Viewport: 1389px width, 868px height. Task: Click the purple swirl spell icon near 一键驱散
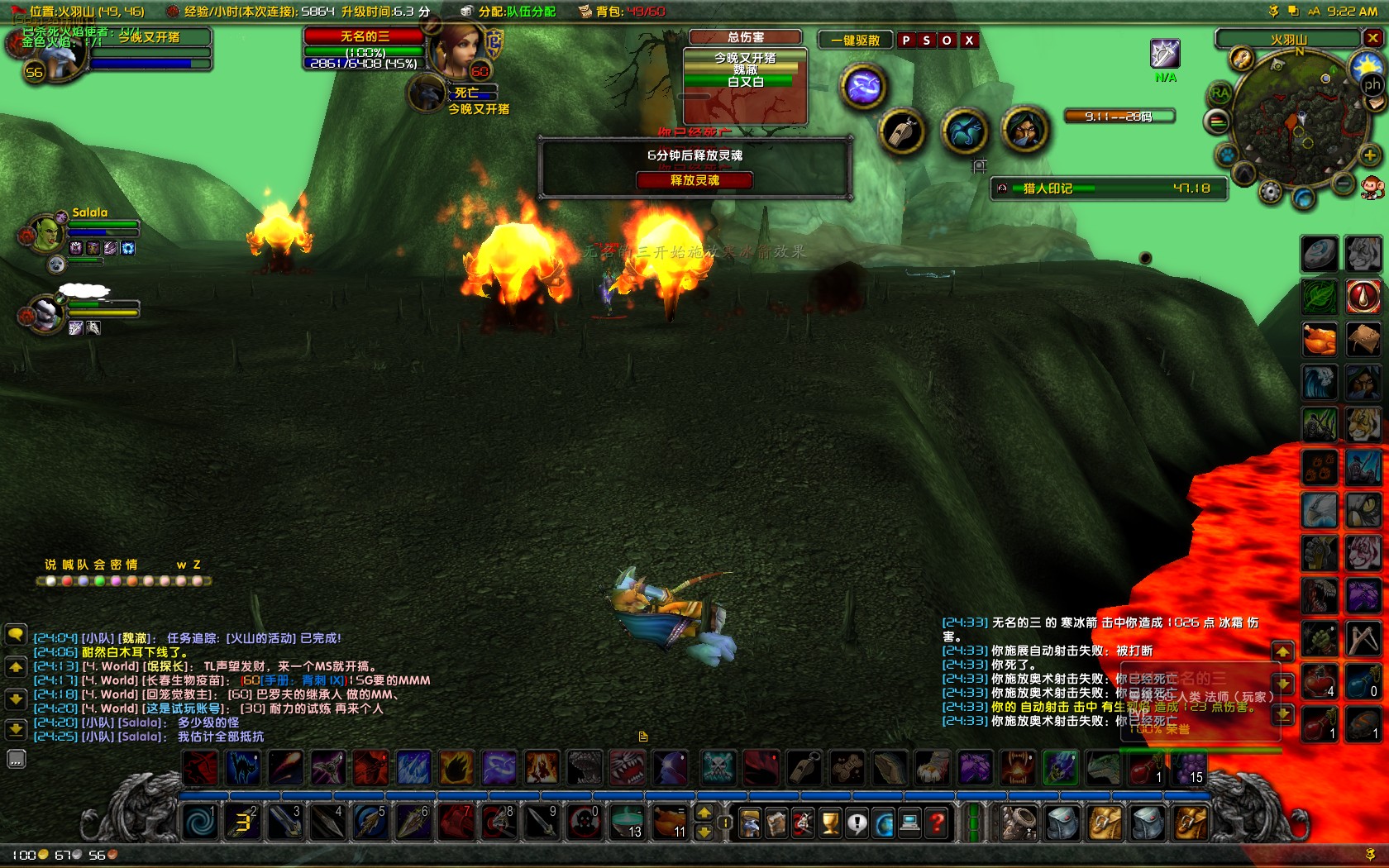pyautogui.click(x=862, y=86)
